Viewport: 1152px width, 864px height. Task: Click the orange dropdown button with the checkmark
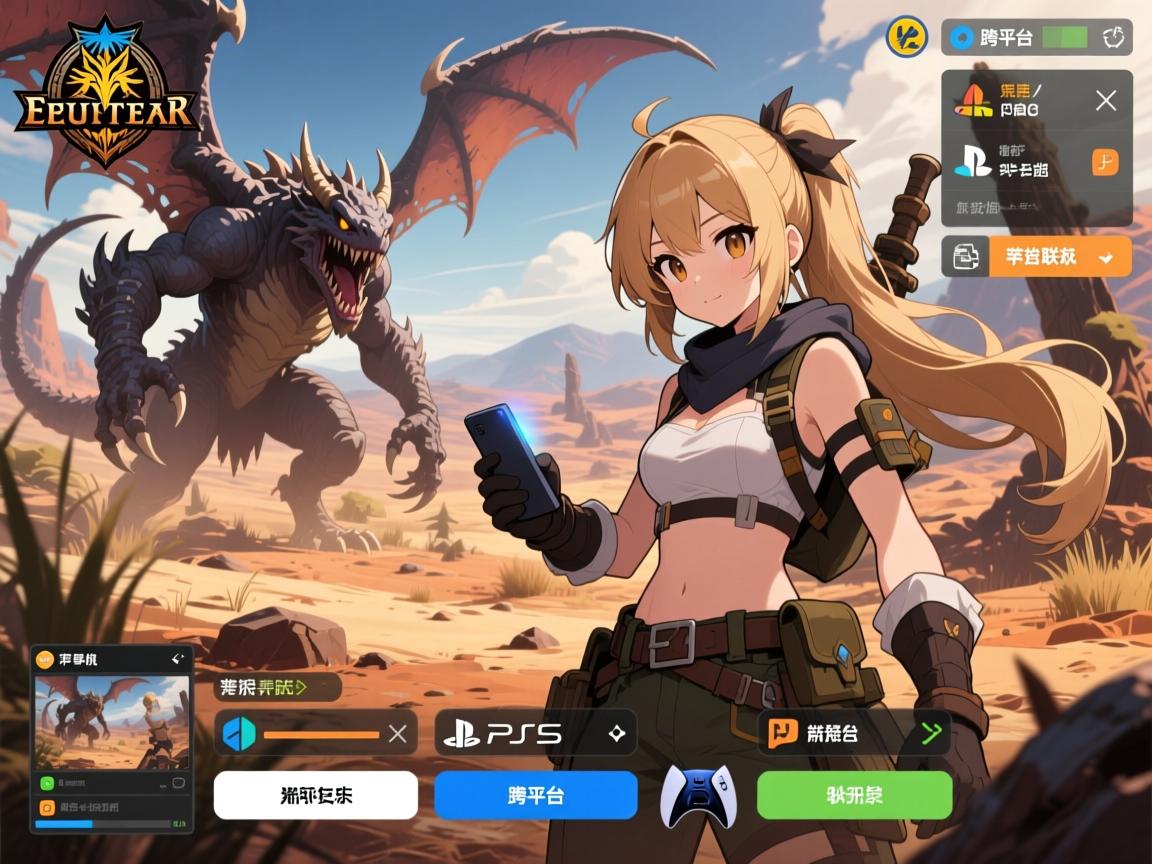pos(1061,257)
